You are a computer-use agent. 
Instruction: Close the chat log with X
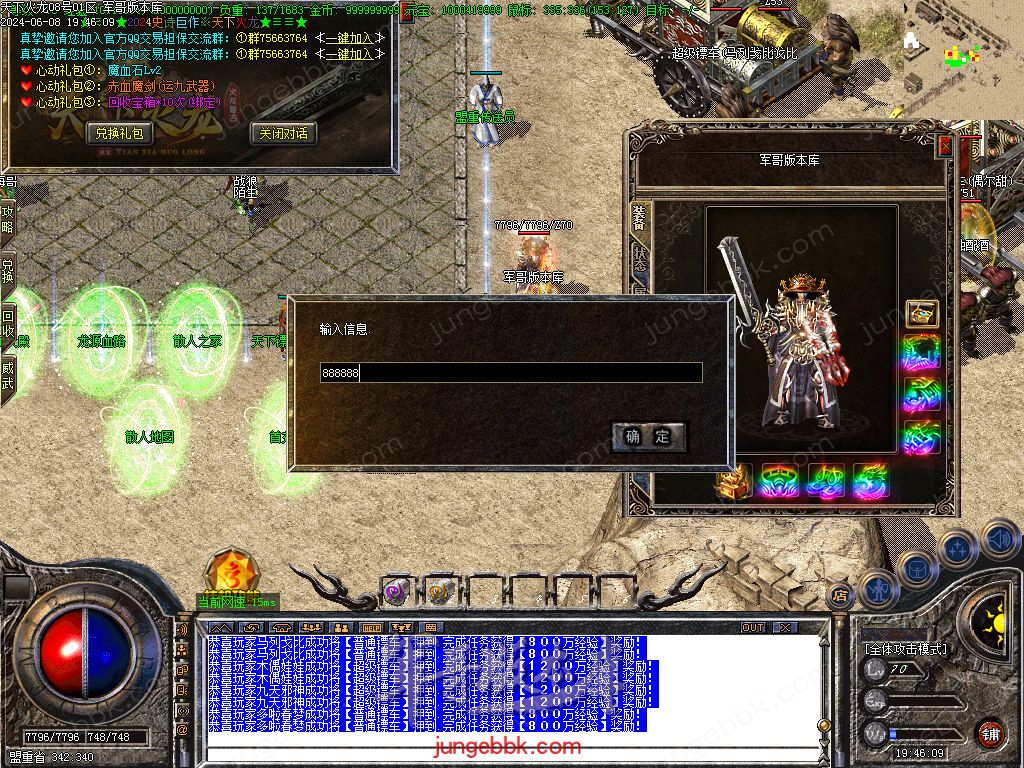click(786, 628)
